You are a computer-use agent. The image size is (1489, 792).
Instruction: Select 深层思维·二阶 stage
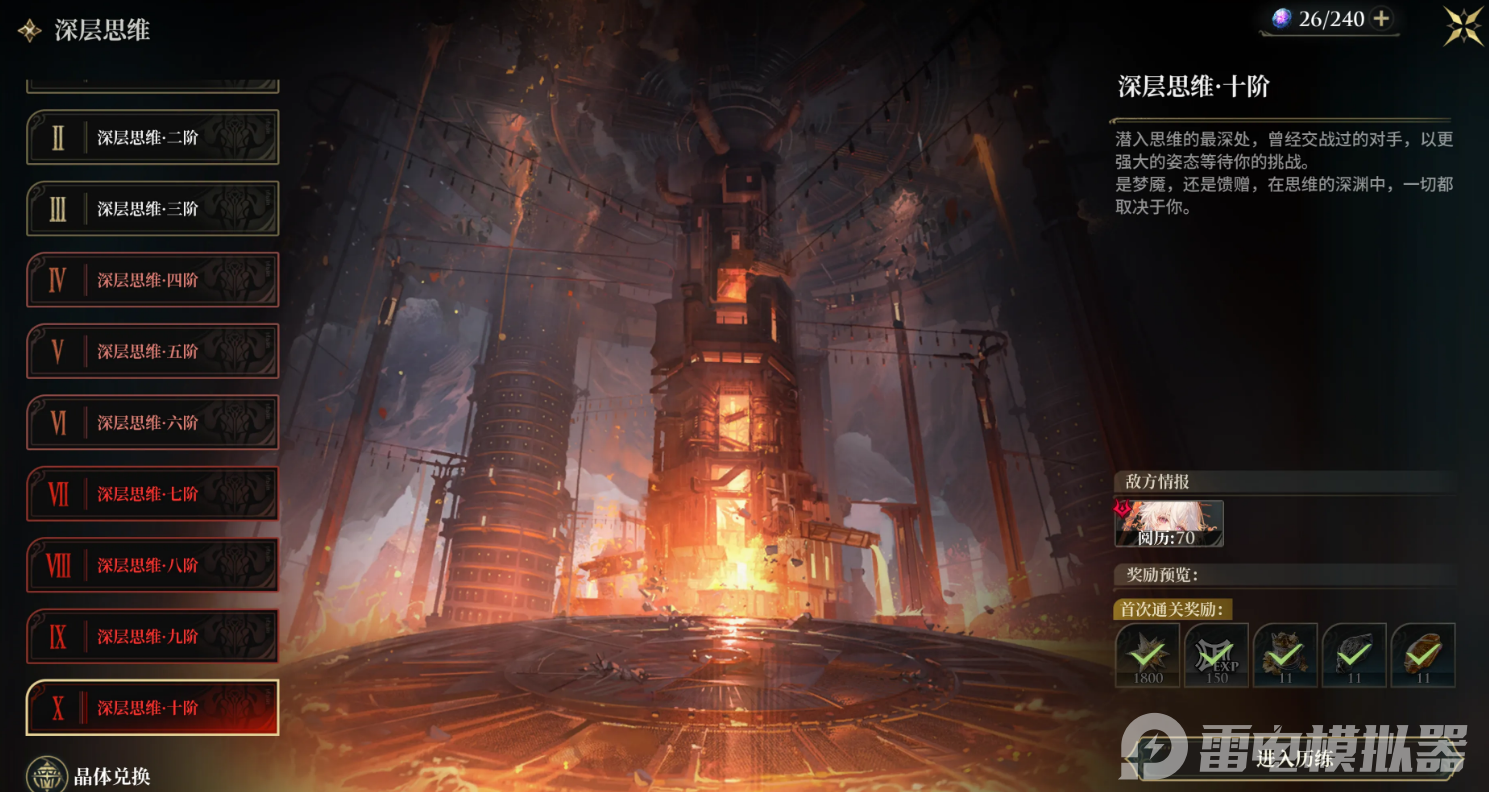point(152,138)
